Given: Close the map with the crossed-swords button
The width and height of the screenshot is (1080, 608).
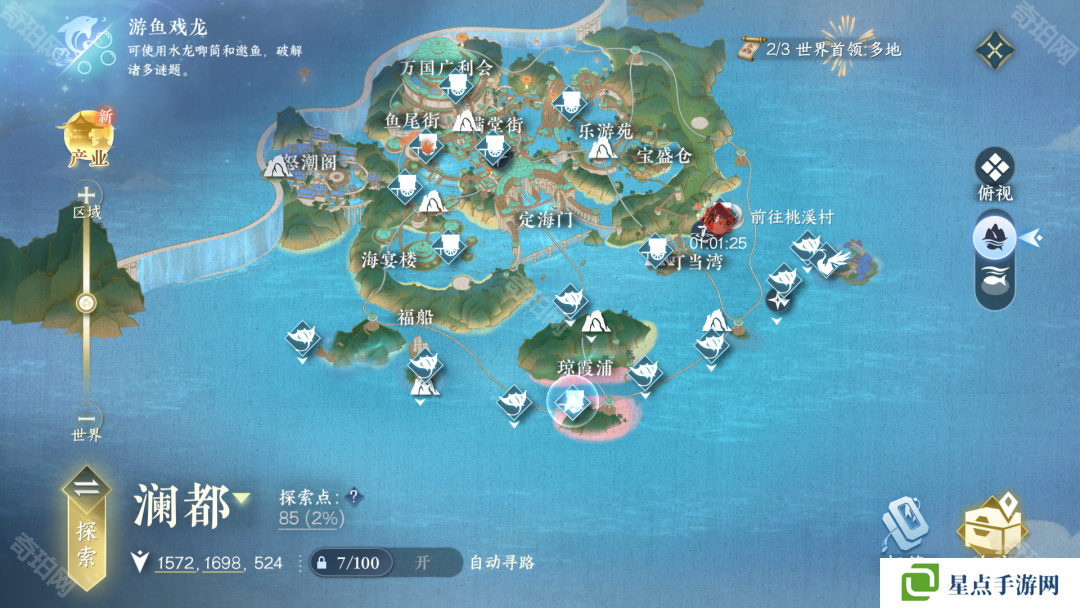Looking at the screenshot, I should point(996,48).
